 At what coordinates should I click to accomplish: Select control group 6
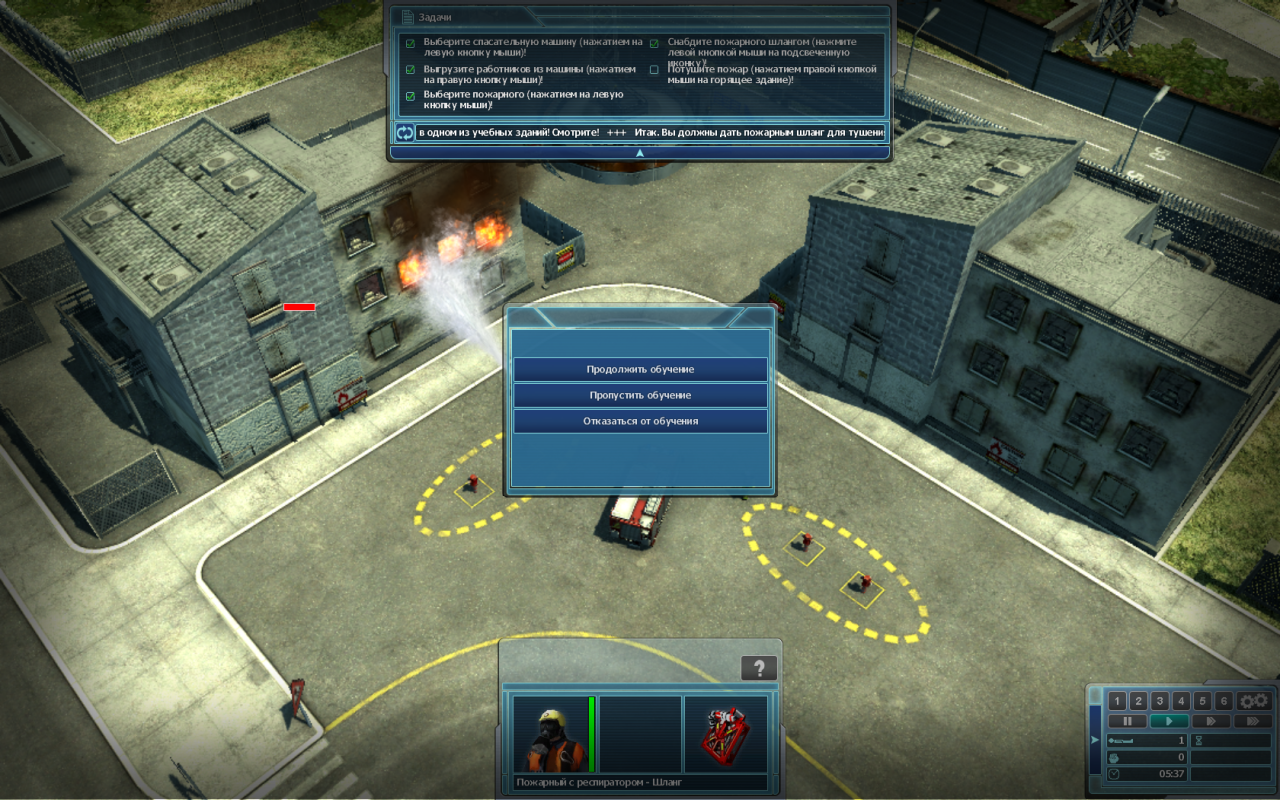click(x=1223, y=701)
